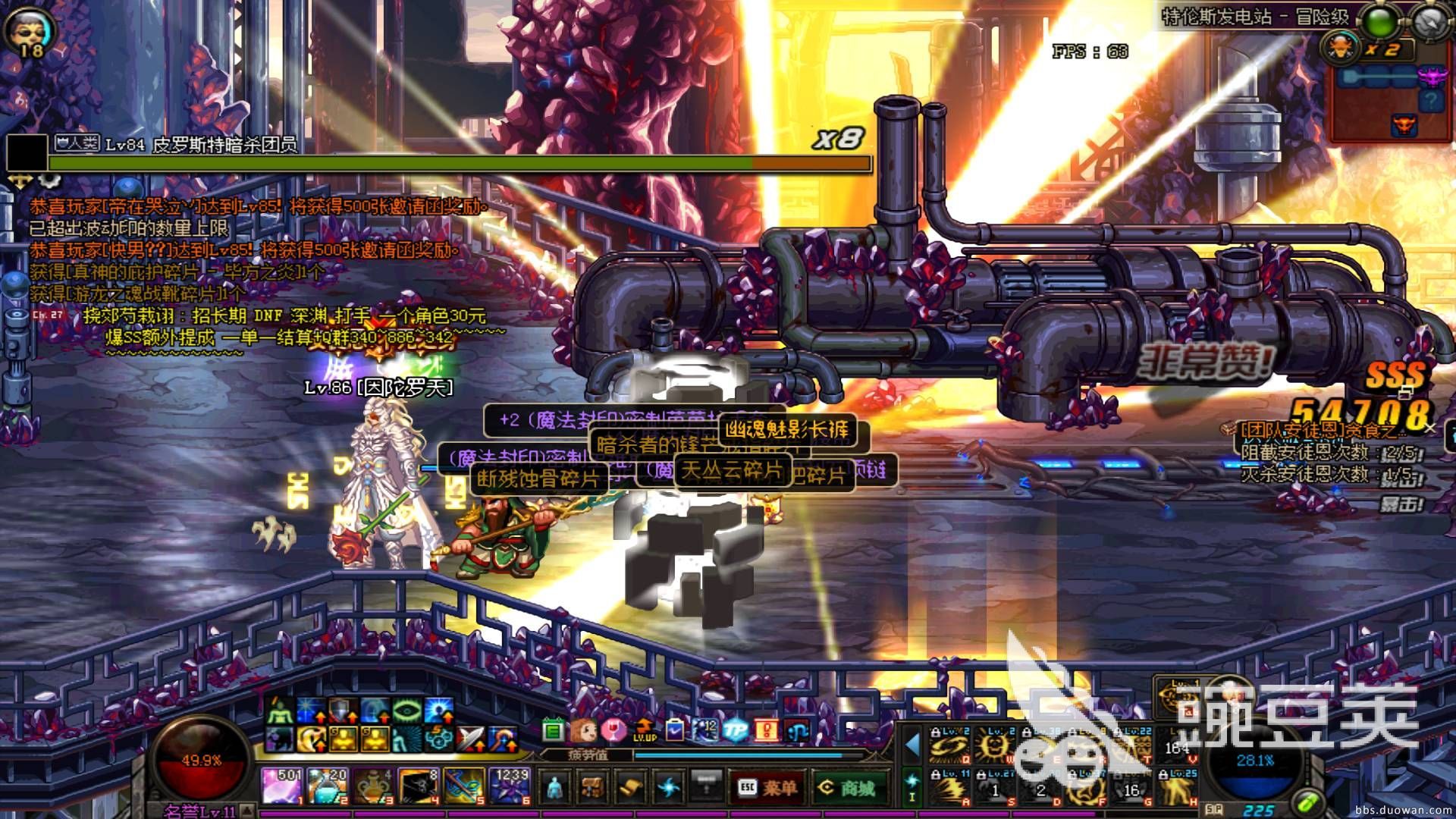
Task: Click the LV.UP notification icon
Action: pos(644,730)
